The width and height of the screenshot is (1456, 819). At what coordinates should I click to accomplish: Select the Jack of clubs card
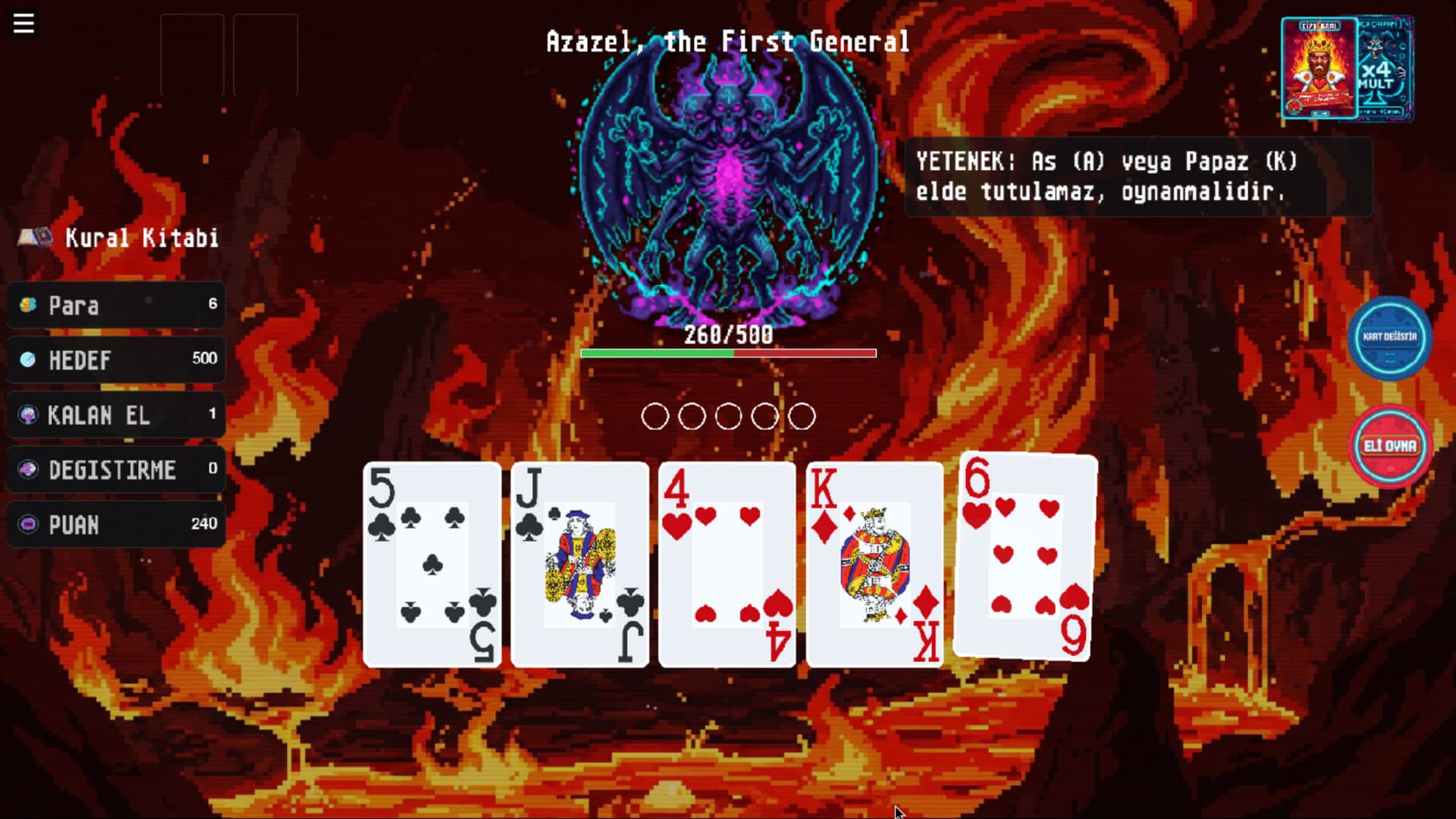point(579,561)
